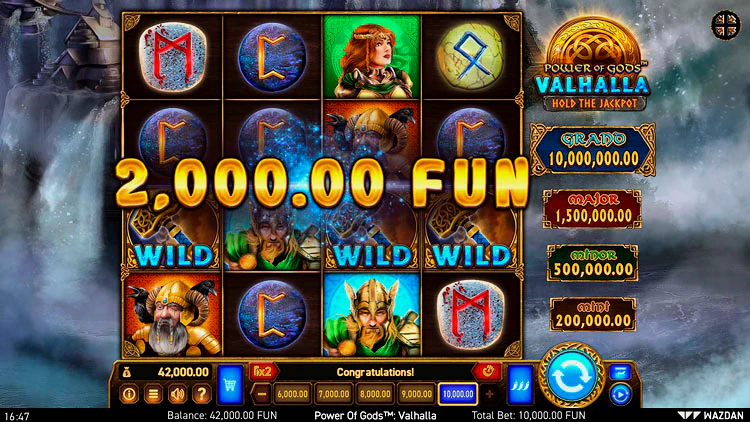Screen dimensions: 750x422
Task: Open the volatility level flames button
Action: (519, 383)
